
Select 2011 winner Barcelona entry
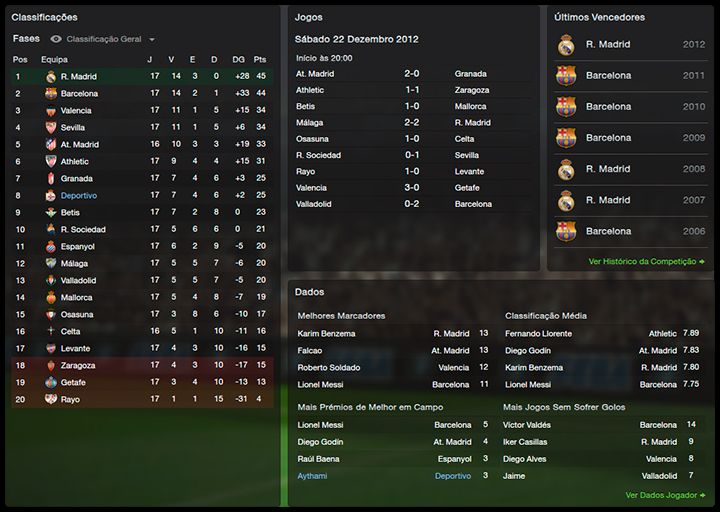pyautogui.click(x=632, y=76)
